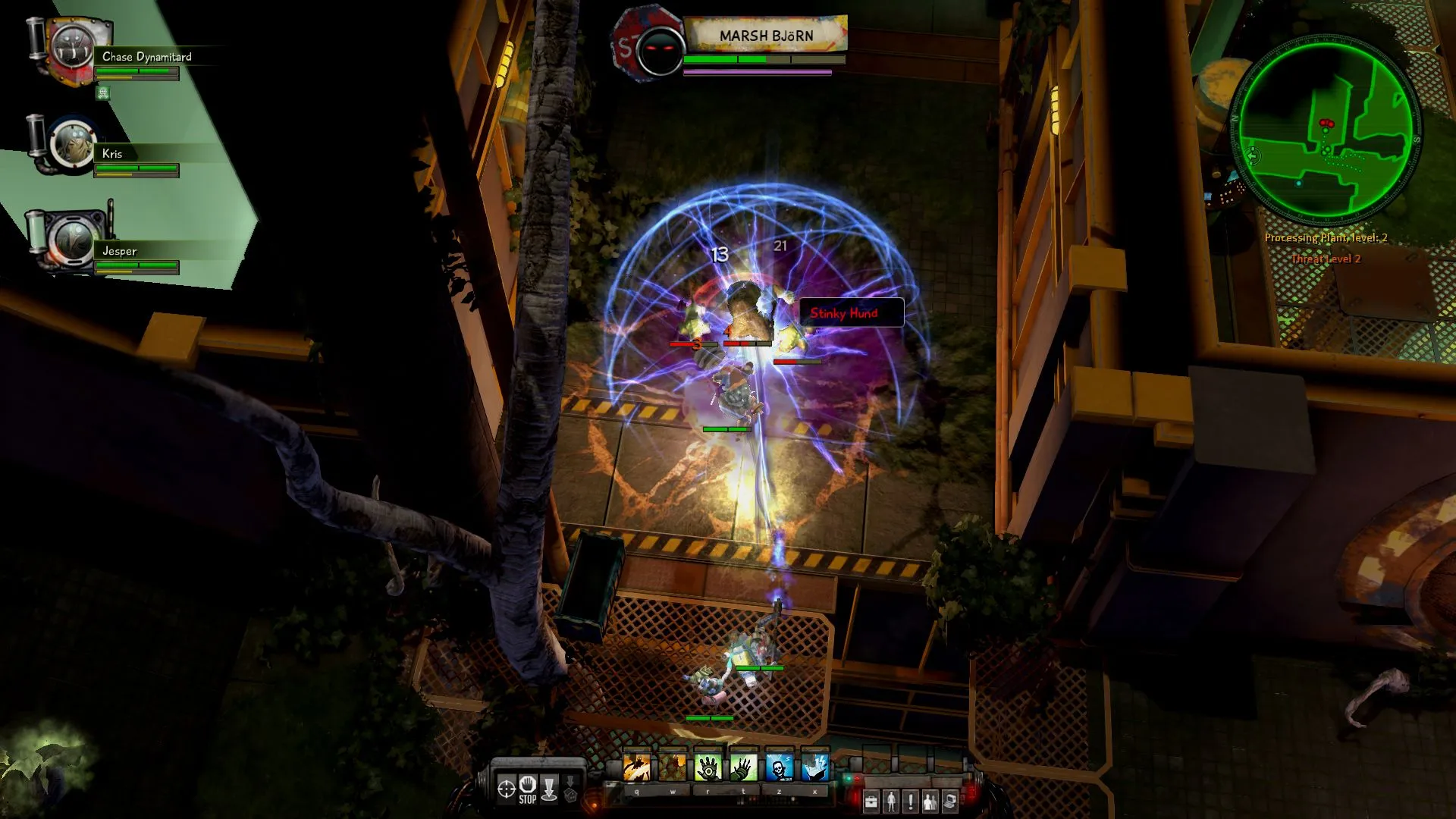Viewport: 1456px width, 819px height.
Task: Use the orange-brown ability on W
Action: point(672,767)
